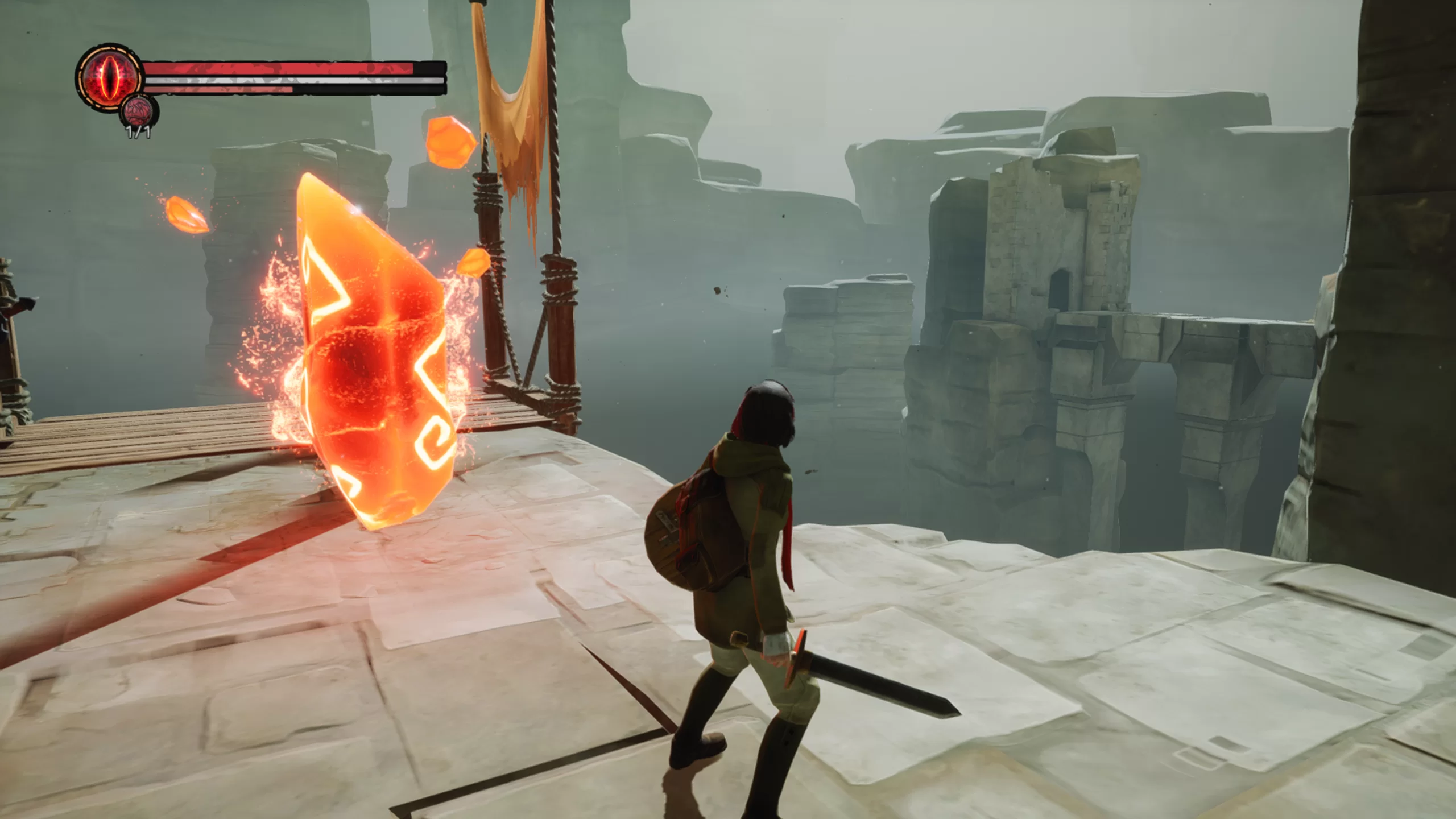Use the small red orb consumable icon
1456x819 pixels.
point(139,111)
